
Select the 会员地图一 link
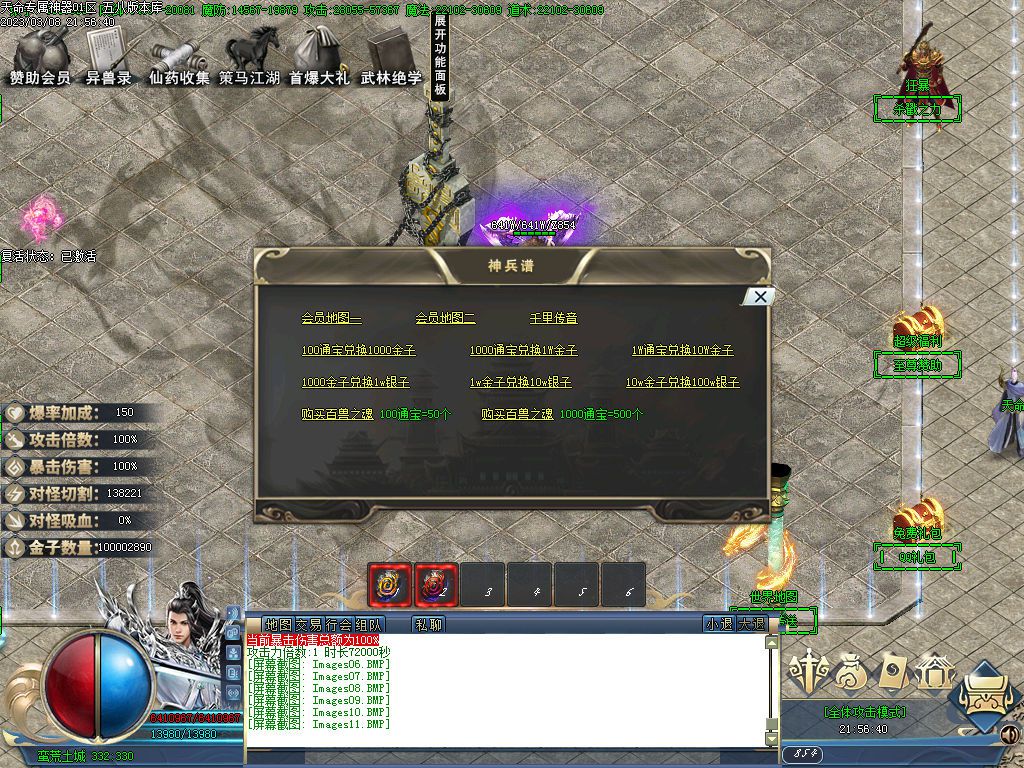(331, 318)
